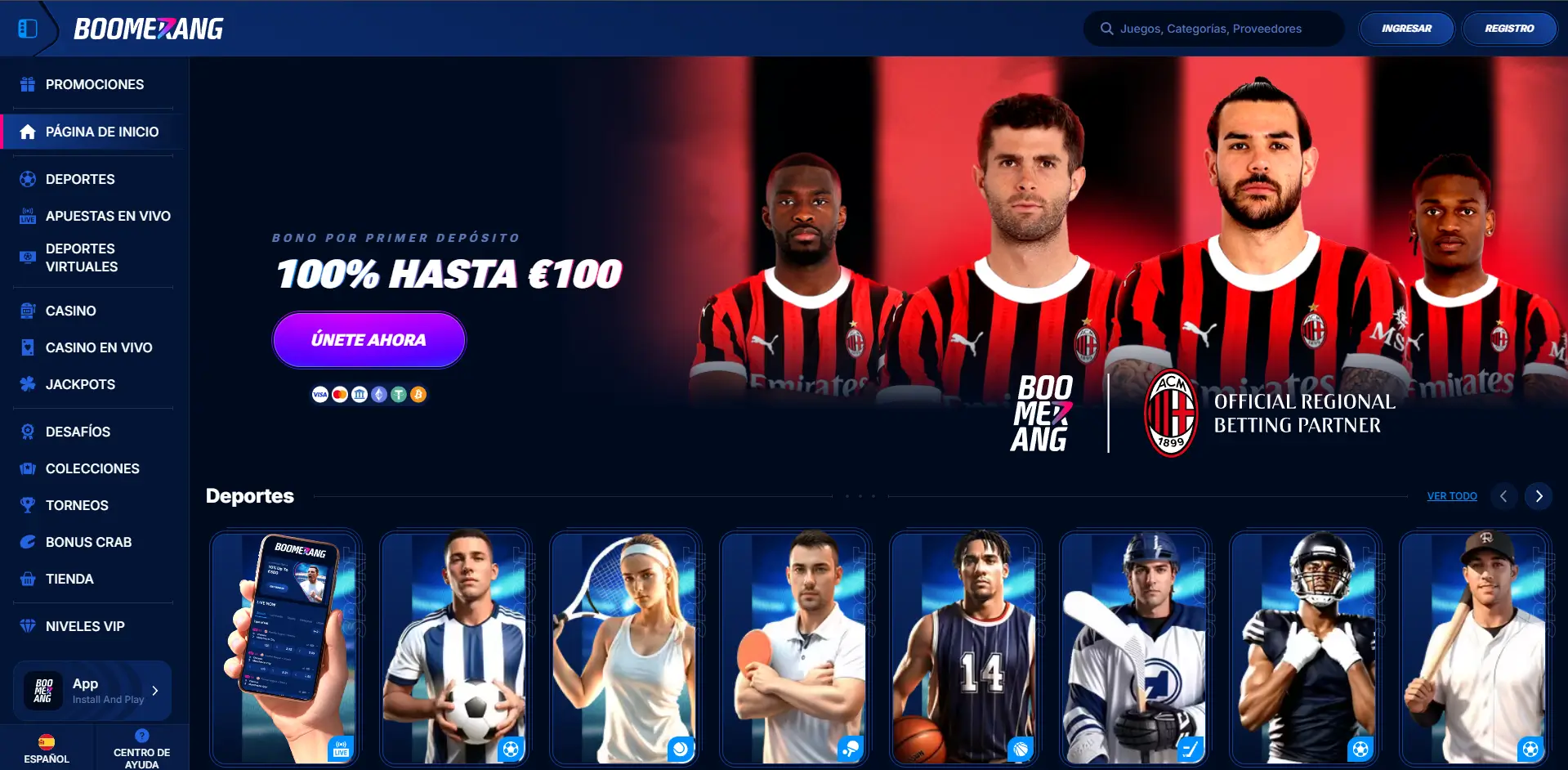
Task: Click the Visa payment method icon
Action: click(x=319, y=394)
